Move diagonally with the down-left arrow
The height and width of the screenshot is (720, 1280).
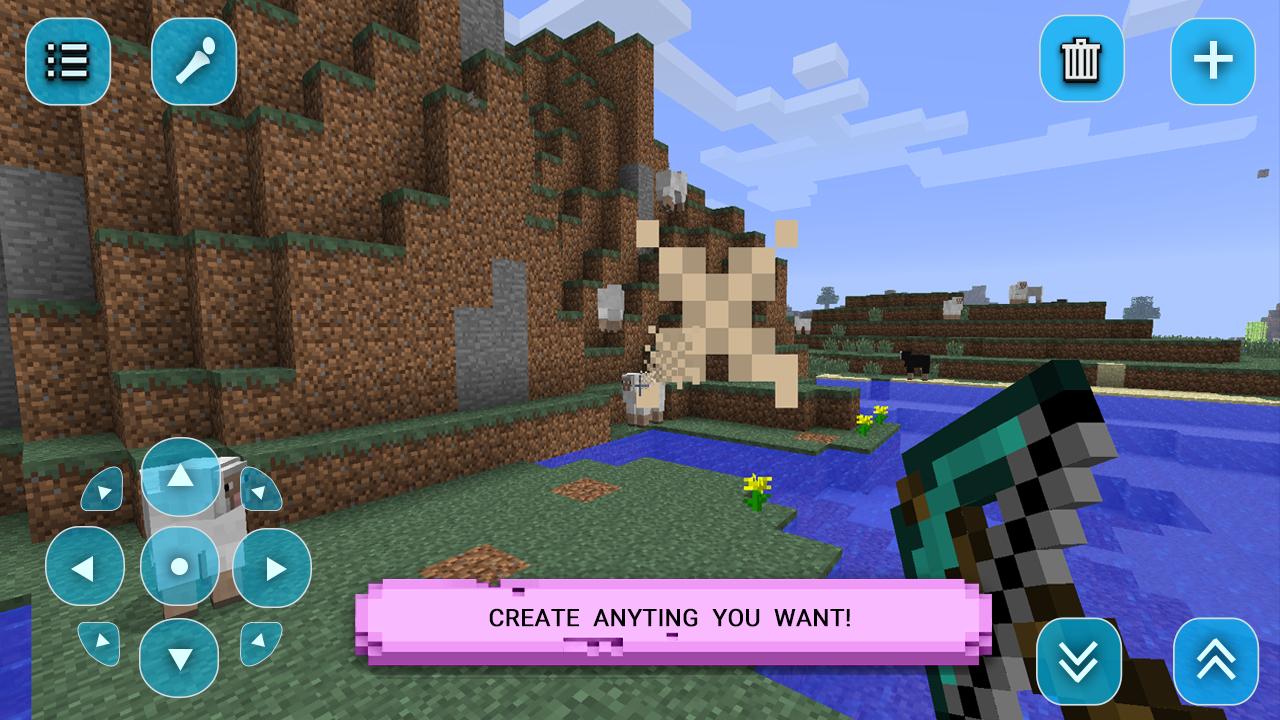click(101, 642)
